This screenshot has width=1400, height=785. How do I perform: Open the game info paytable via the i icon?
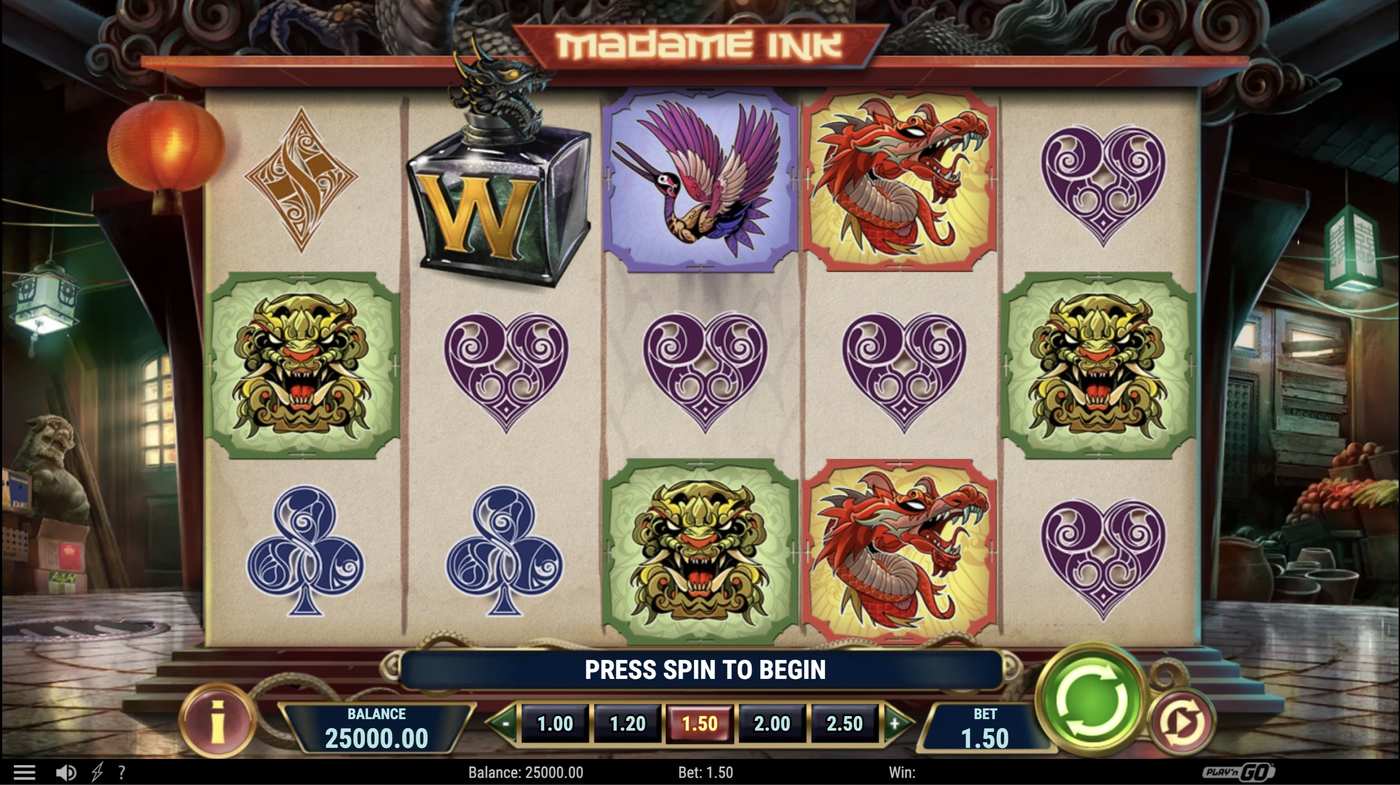point(217,722)
